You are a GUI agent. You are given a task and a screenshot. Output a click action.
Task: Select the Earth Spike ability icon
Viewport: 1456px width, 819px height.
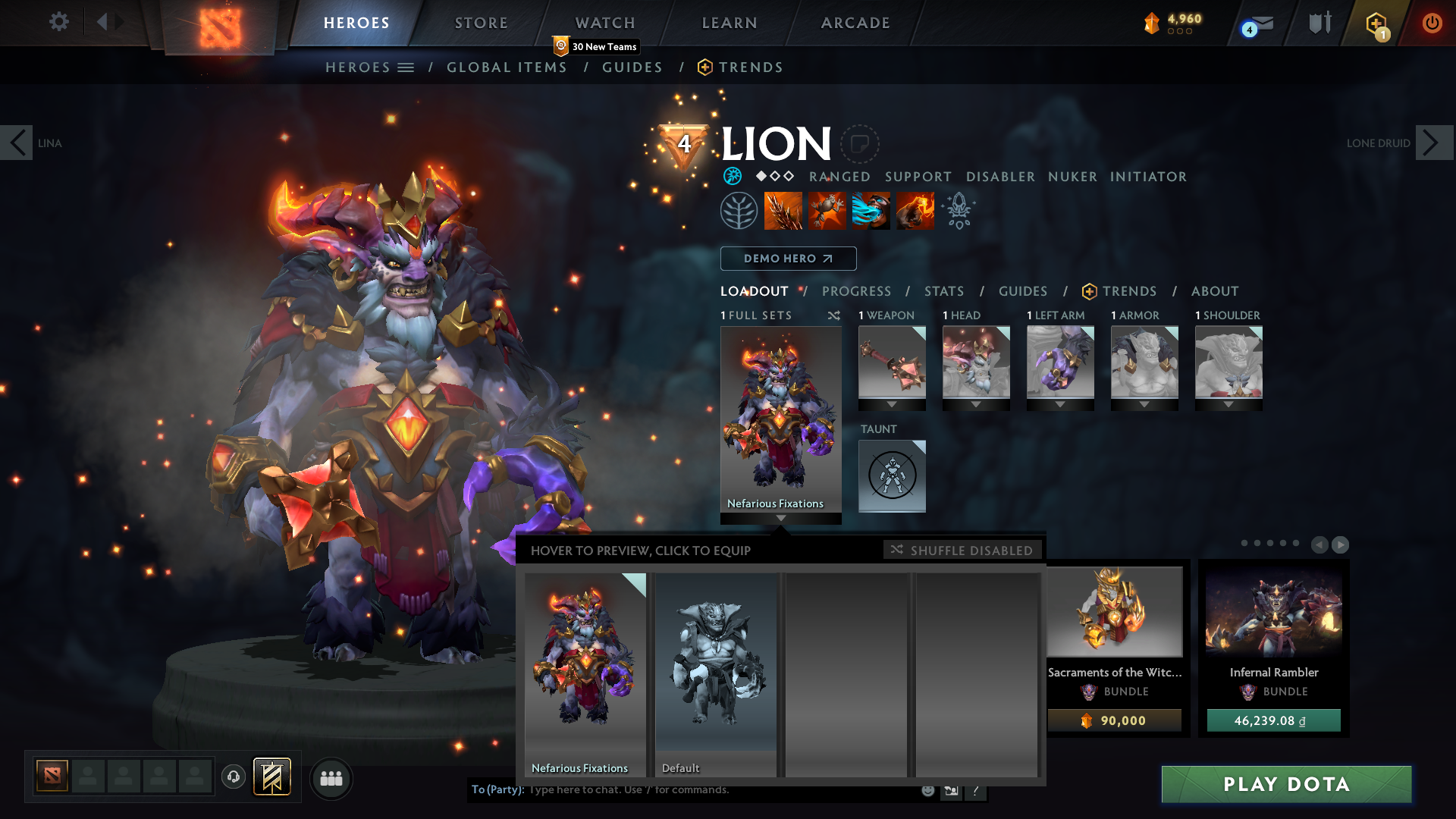pos(783,211)
